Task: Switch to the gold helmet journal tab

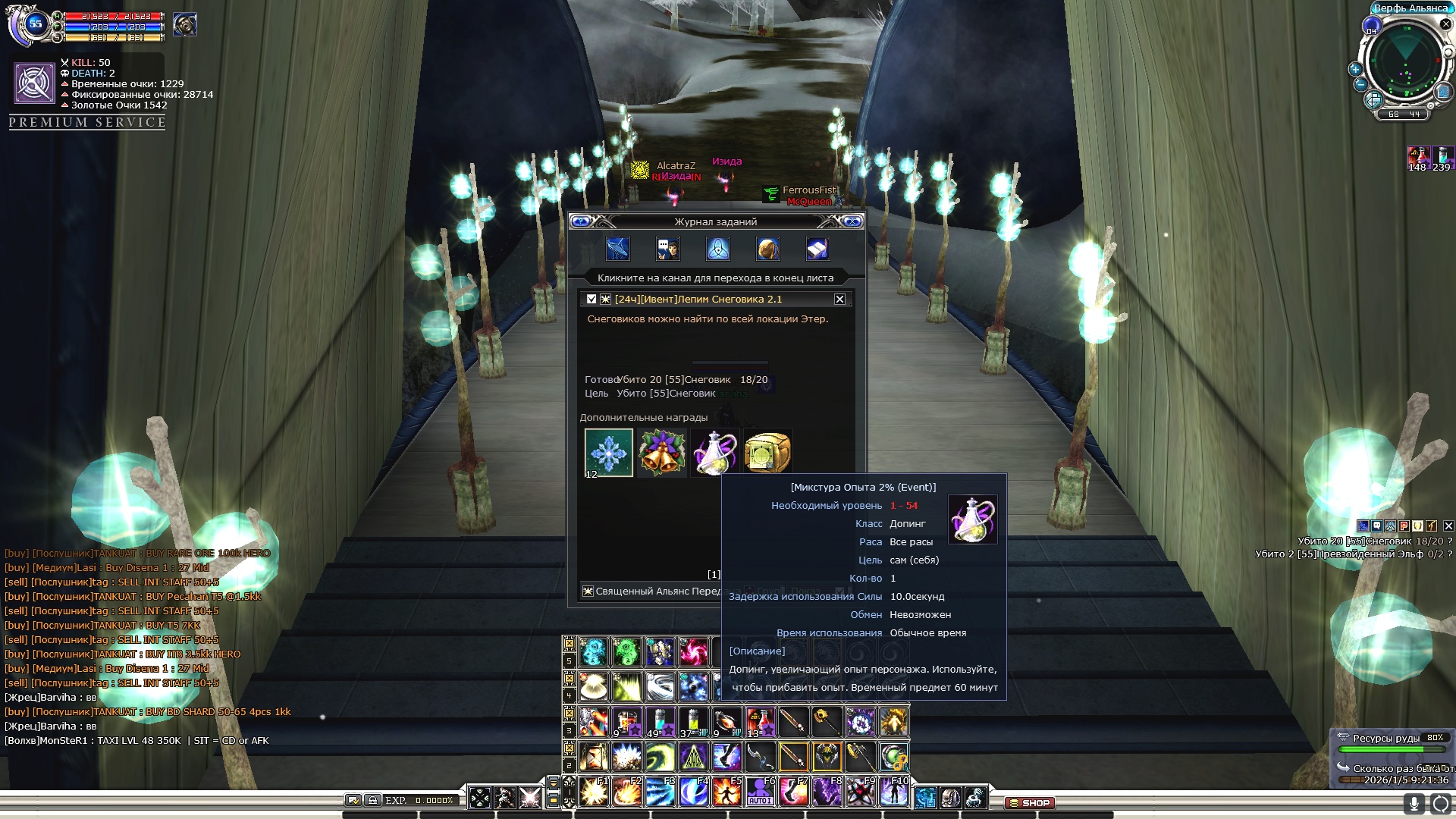Action: tap(767, 249)
